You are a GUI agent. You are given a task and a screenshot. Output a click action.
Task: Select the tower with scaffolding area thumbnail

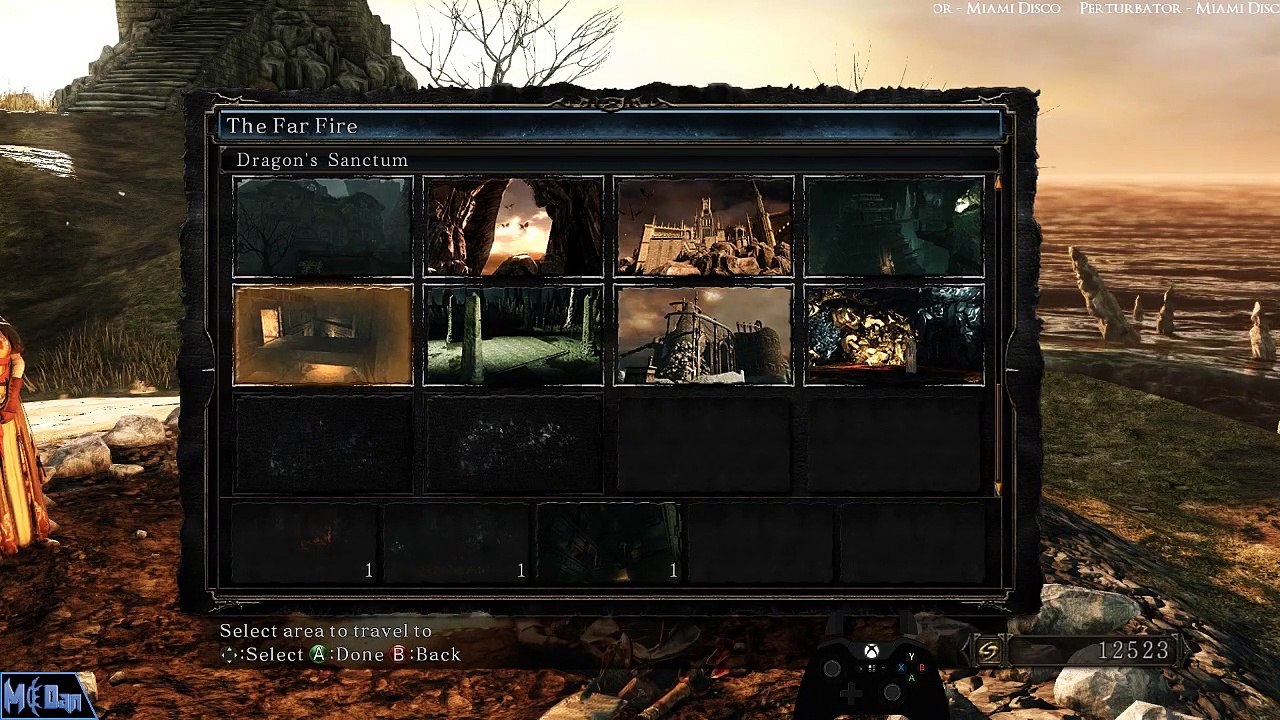click(704, 335)
